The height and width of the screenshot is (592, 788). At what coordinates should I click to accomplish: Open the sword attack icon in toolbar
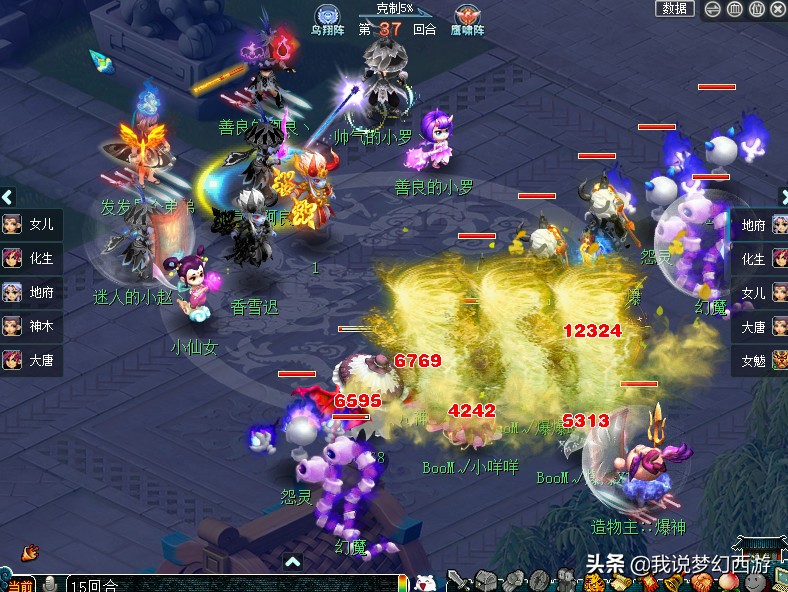pyautogui.click(x=456, y=580)
